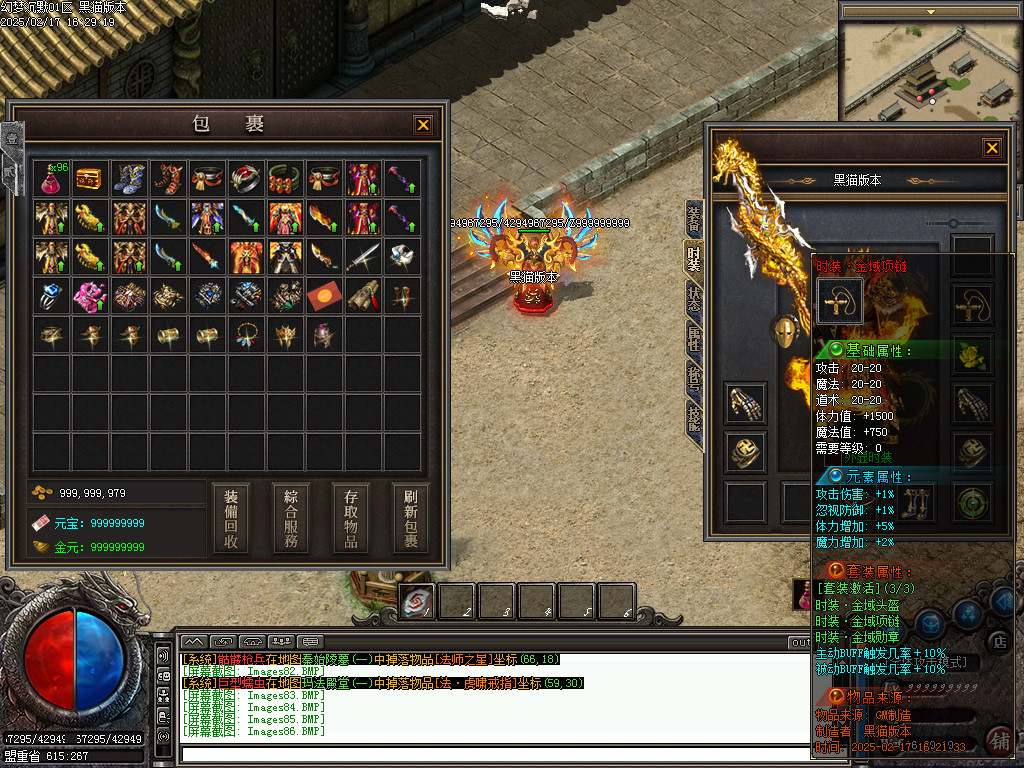Screen dimensions: 1024x768
Task: Open 装备回收 equipment recycling
Action: (231, 518)
